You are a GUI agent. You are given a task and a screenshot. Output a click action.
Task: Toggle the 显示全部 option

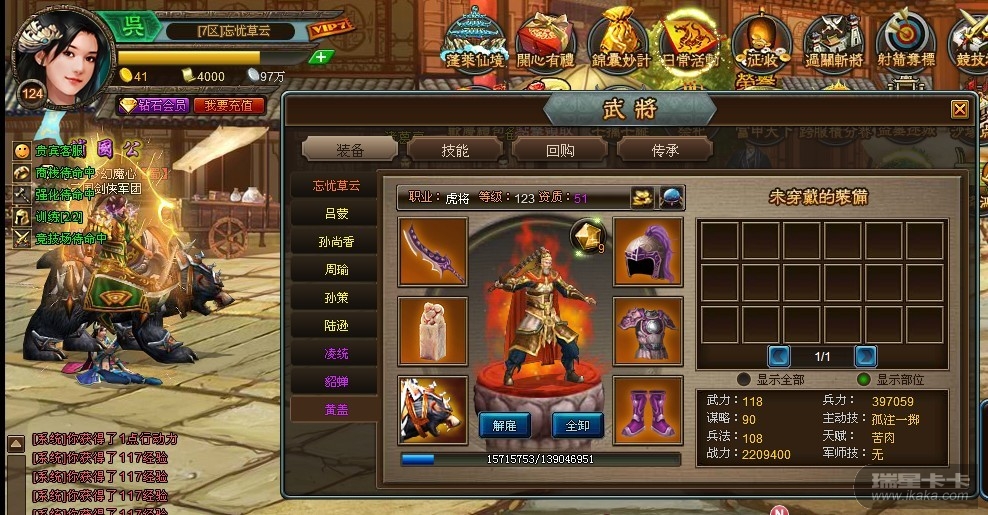[743, 380]
